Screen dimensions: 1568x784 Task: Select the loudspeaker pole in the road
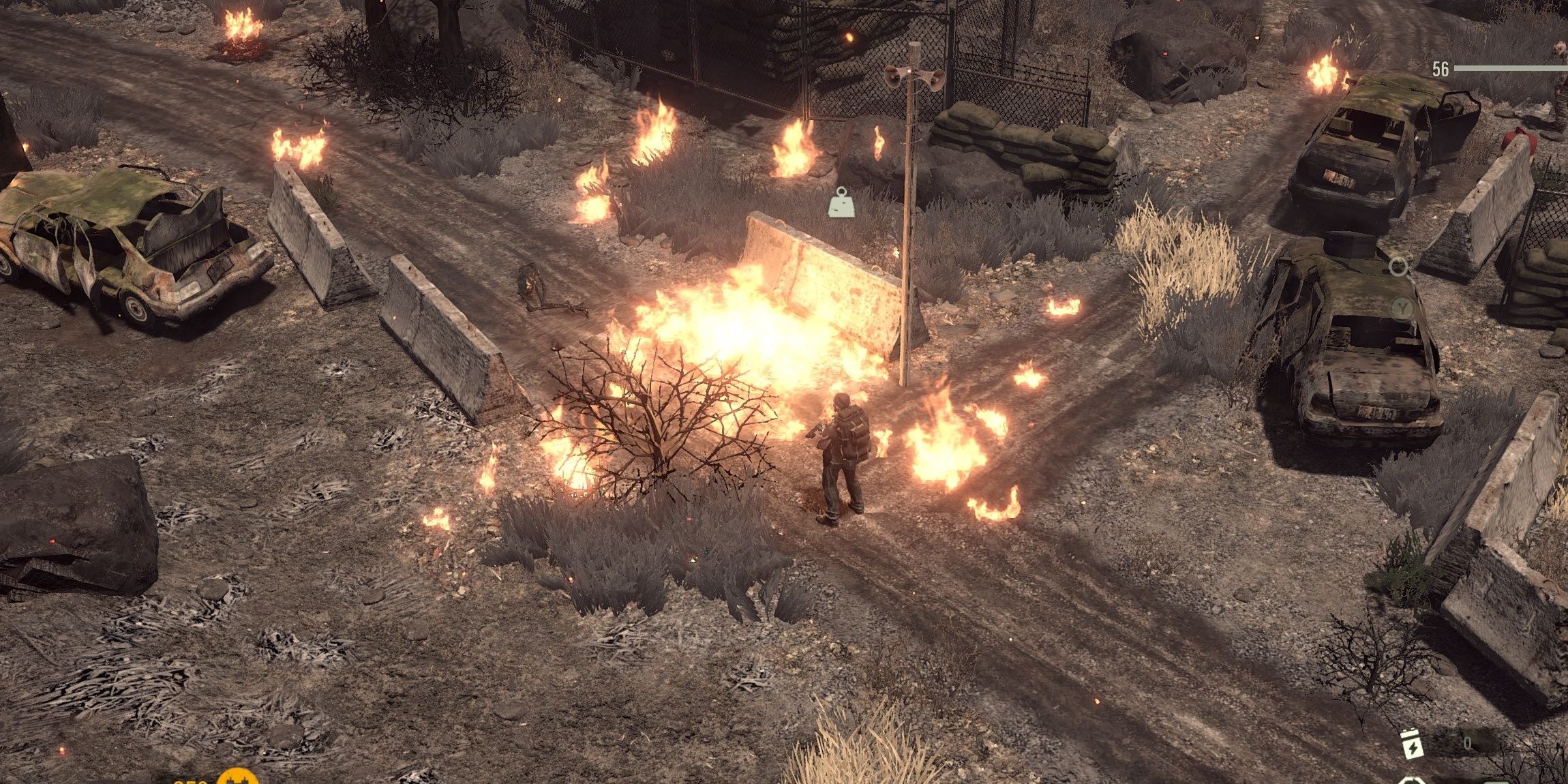tap(911, 72)
